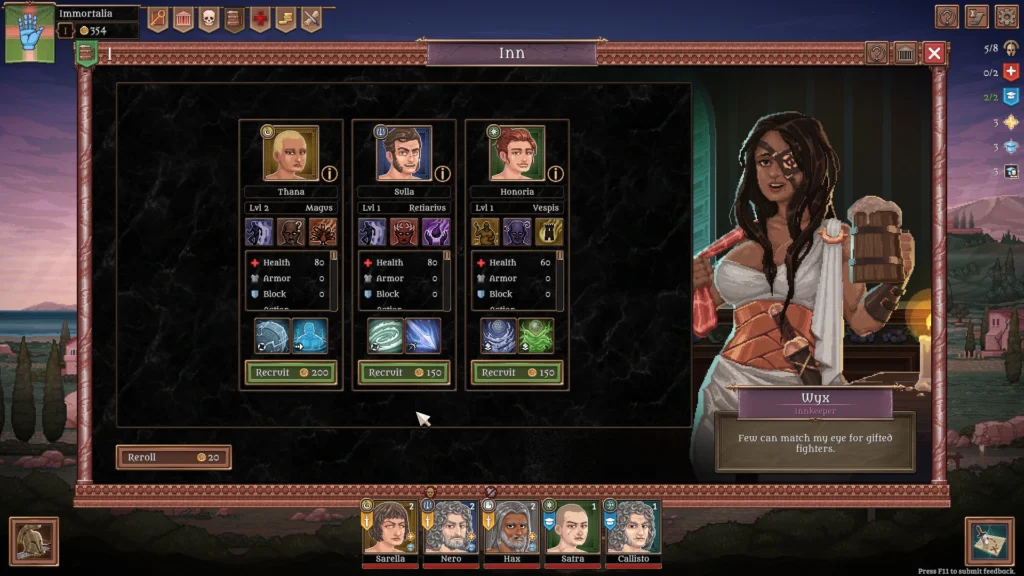
Task: Select Callisto in the roster bar
Action: [x=632, y=528]
